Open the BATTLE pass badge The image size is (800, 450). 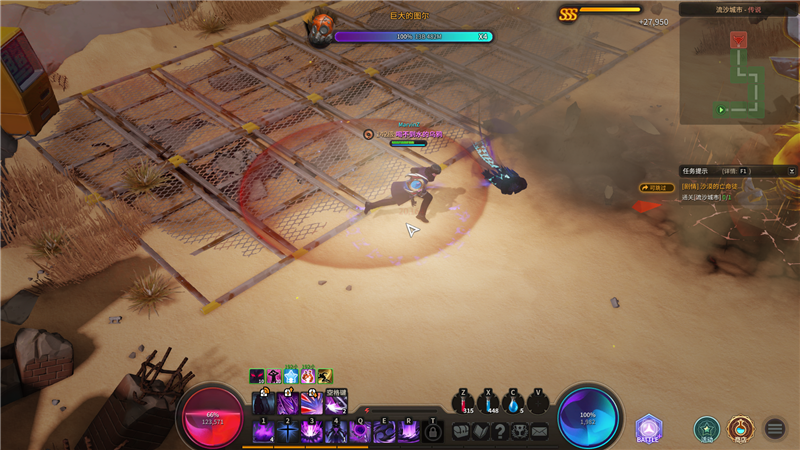650,430
